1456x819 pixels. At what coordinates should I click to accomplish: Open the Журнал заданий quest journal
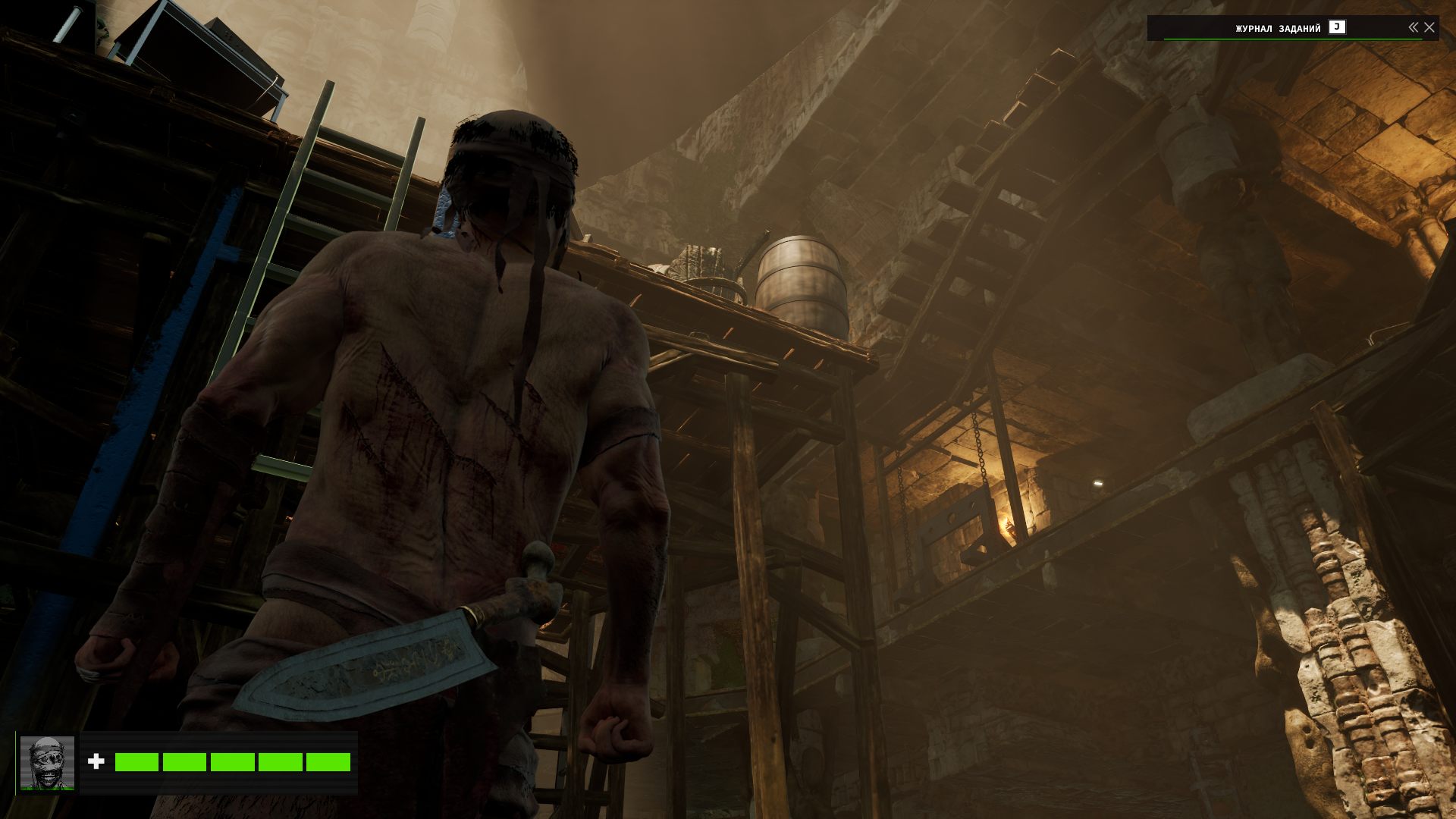pos(1279,28)
